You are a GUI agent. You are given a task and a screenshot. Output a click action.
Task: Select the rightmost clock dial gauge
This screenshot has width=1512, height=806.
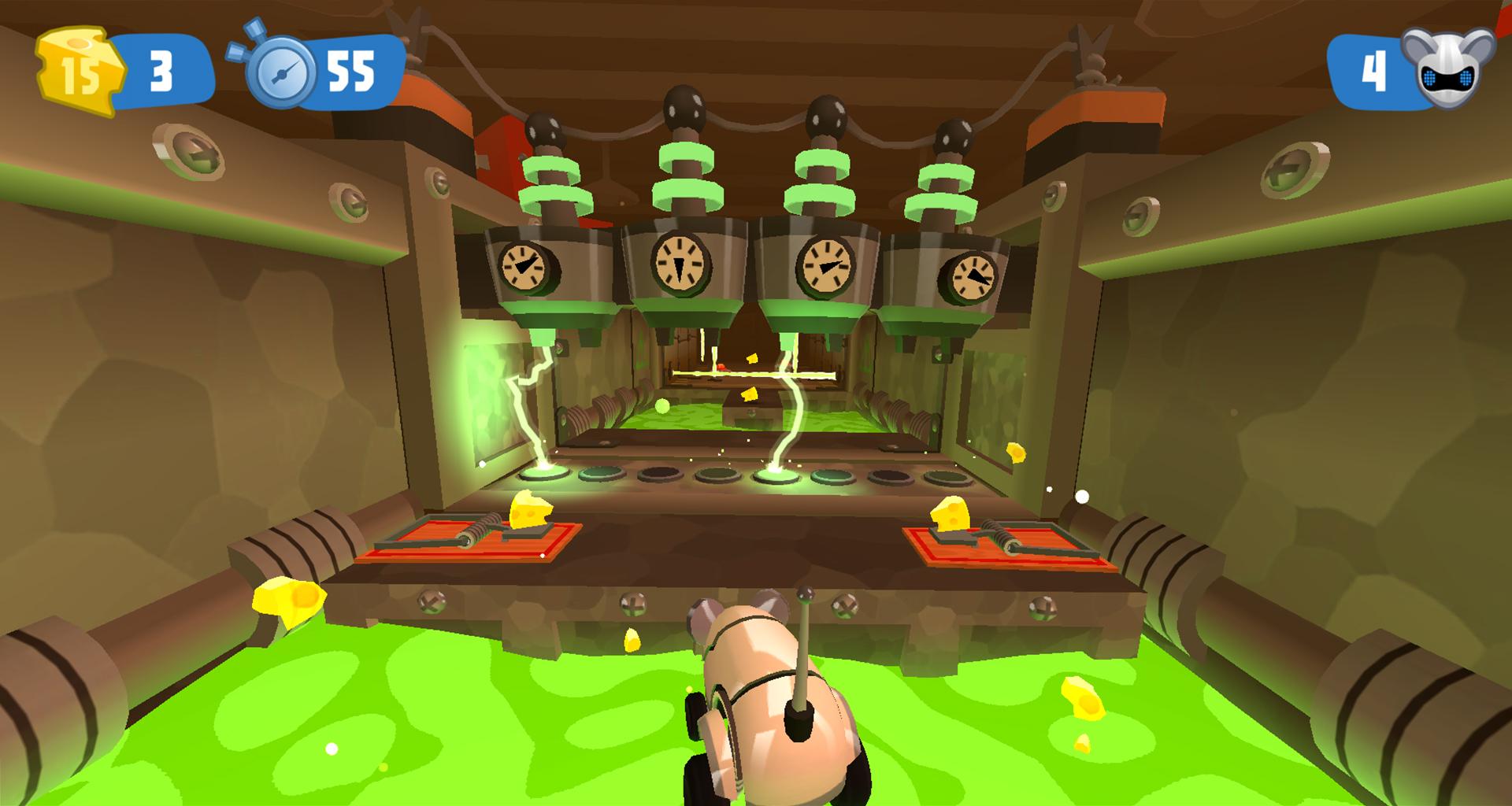tap(973, 277)
